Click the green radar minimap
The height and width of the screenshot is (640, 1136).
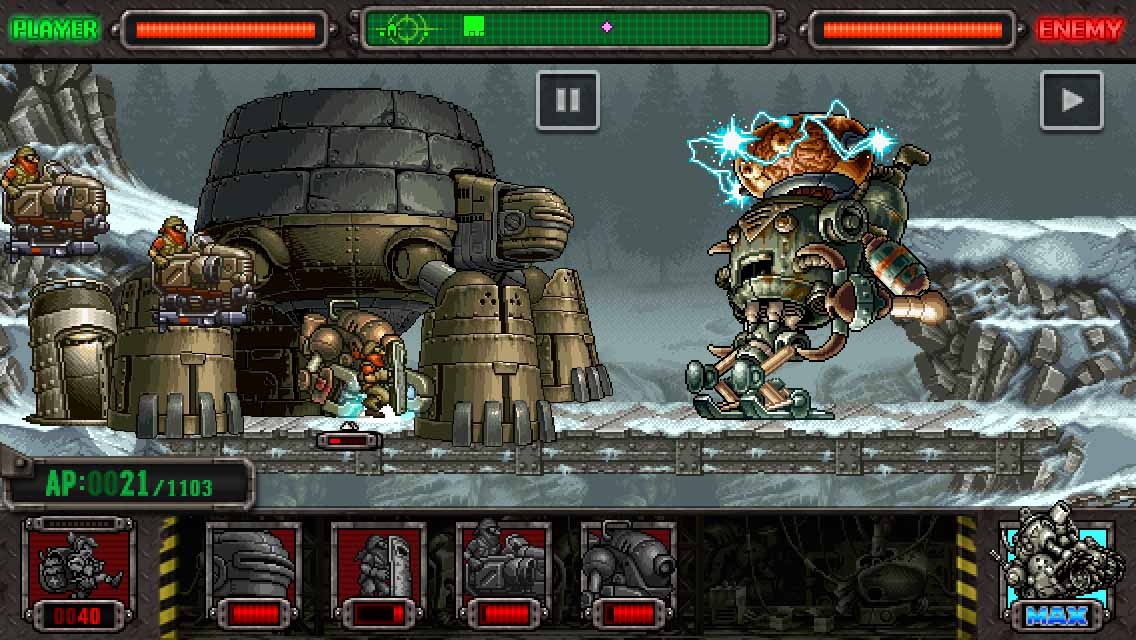(x=567, y=29)
